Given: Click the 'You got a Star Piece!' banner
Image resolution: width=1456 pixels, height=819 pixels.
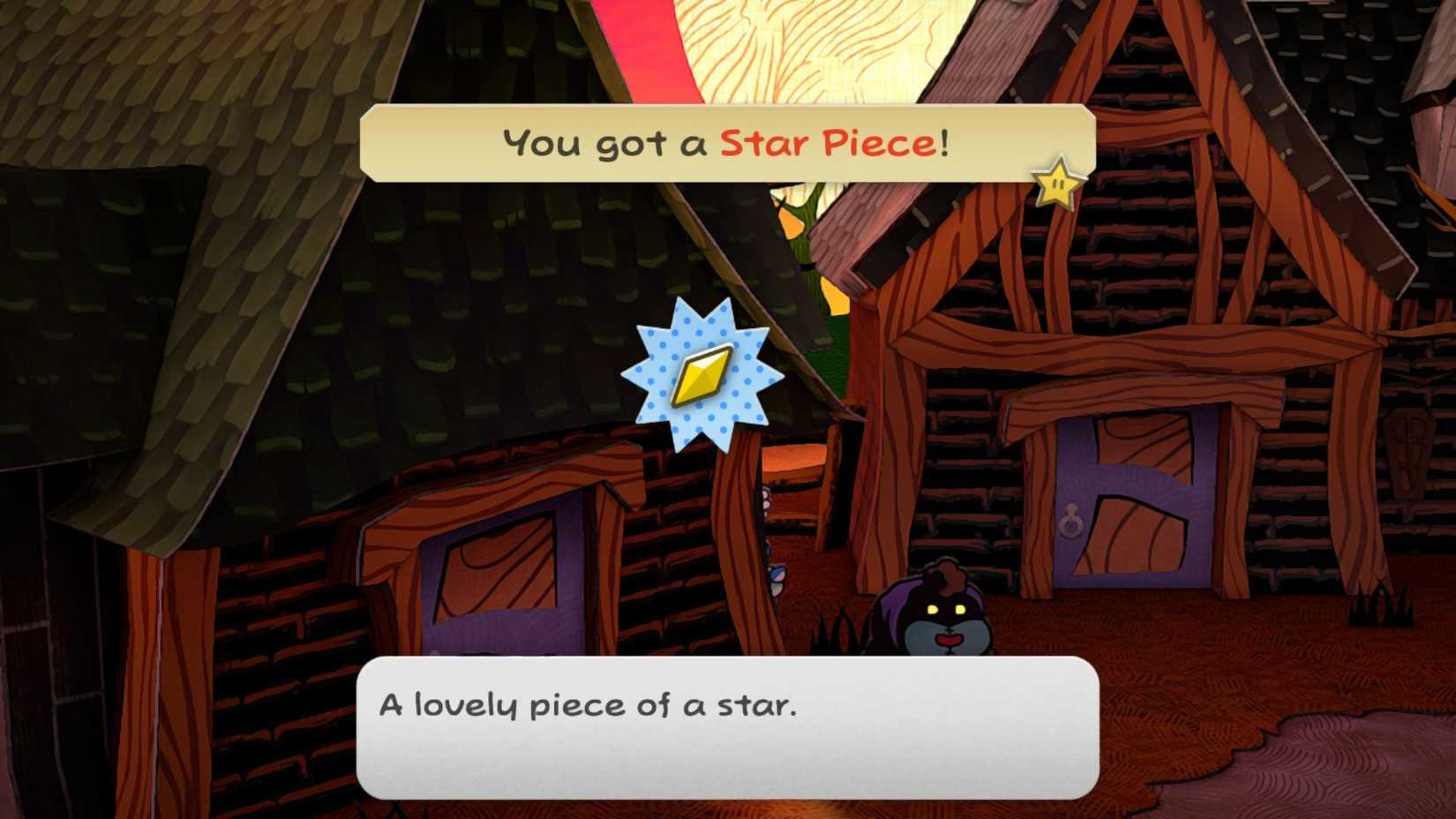Looking at the screenshot, I should (x=724, y=141).
